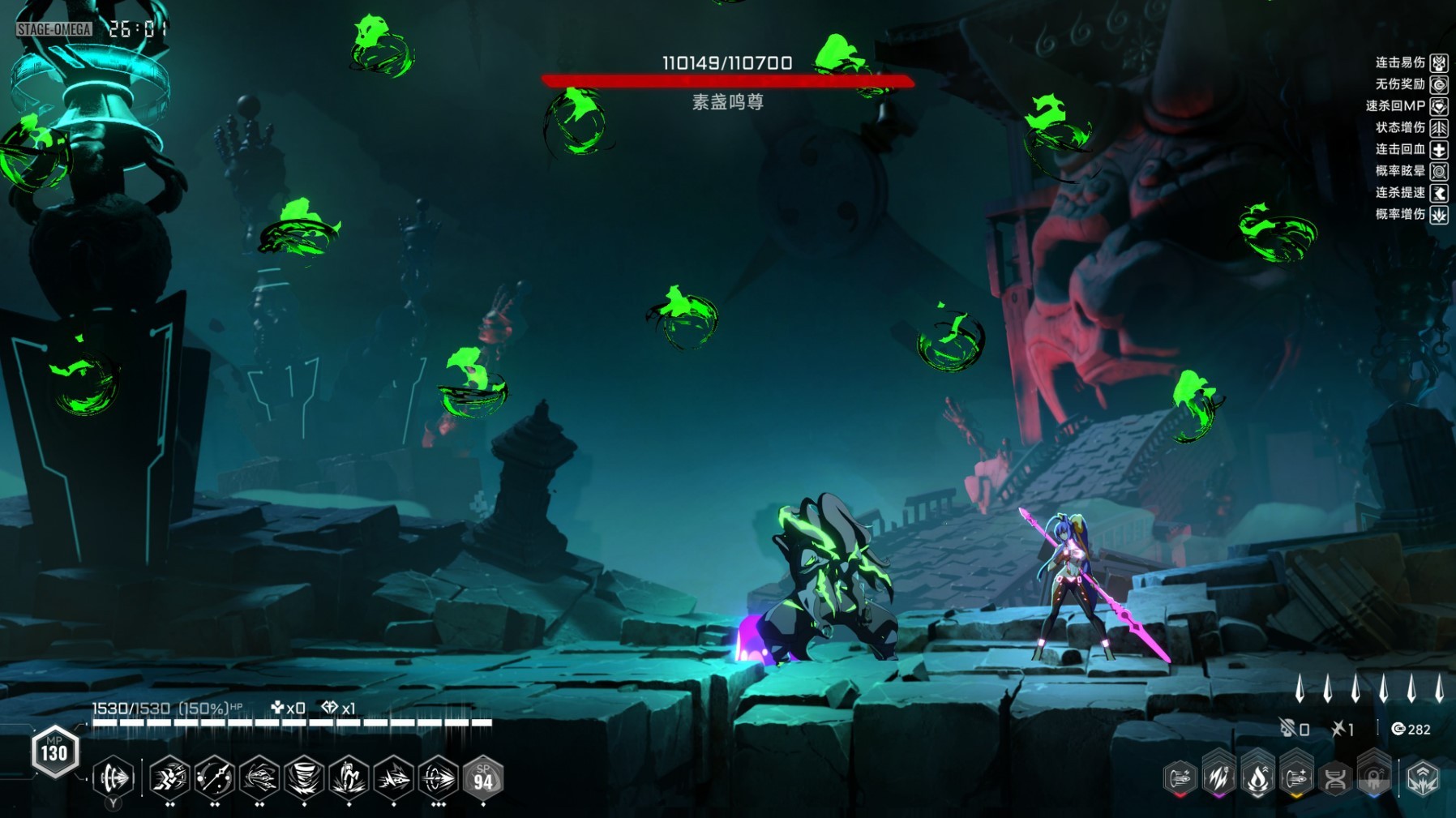Open the 状态增伤 buff icon
This screenshot has height=818, width=1456.
click(1439, 128)
